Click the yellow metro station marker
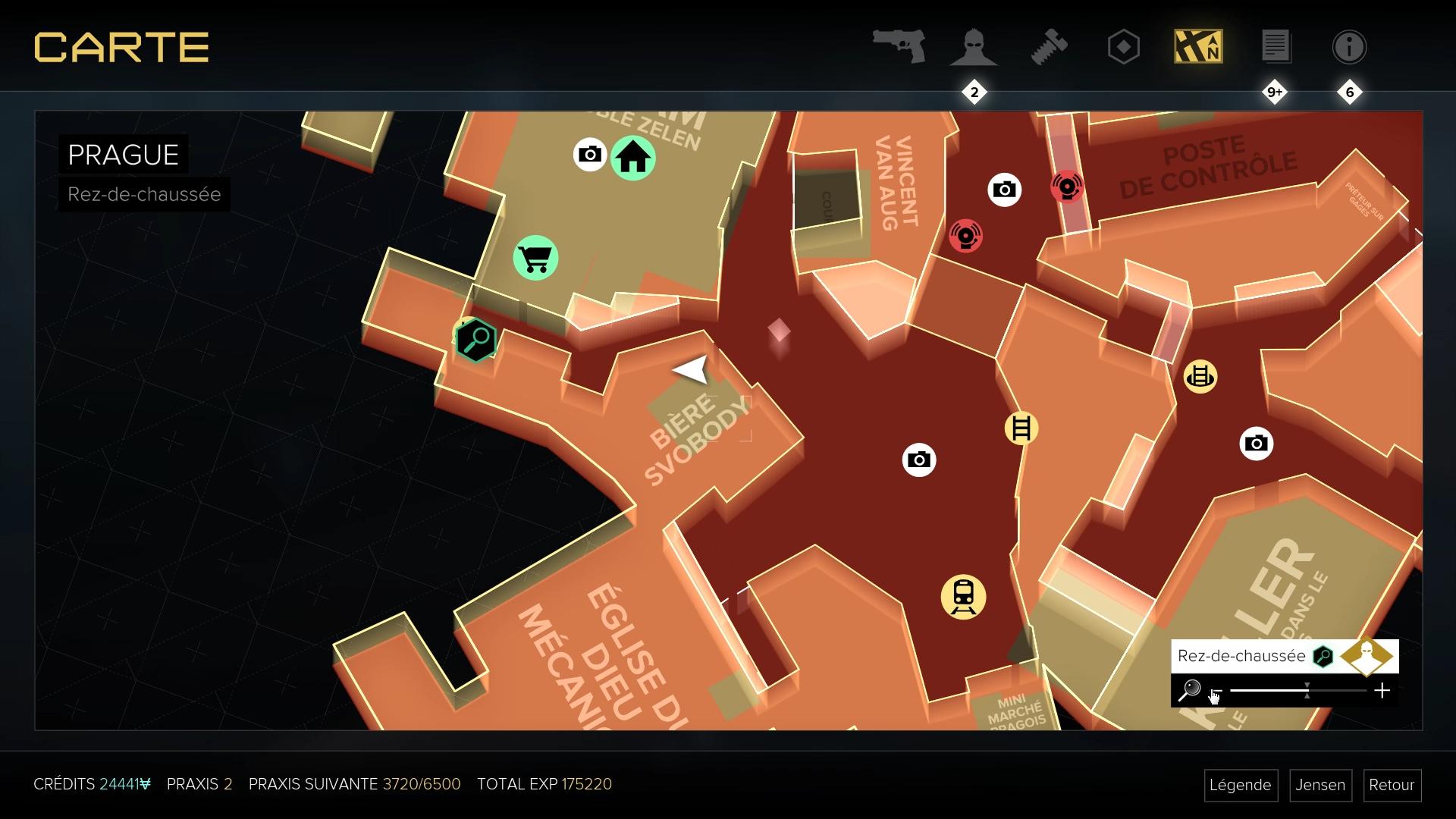This screenshot has height=819, width=1456. (x=963, y=598)
